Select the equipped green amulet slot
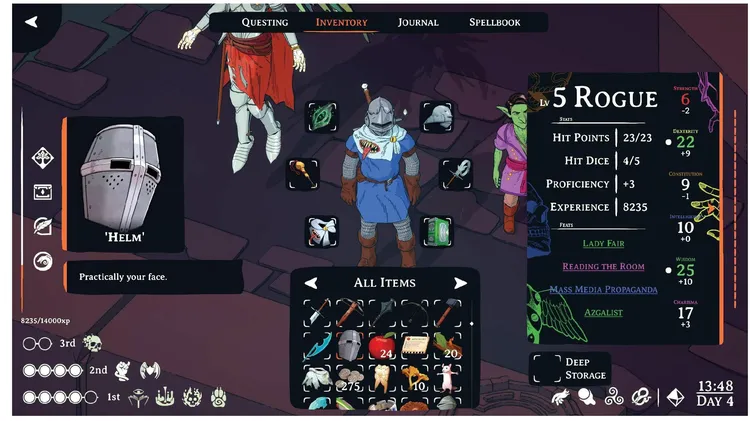This screenshot has width=750, height=421. pos(322,116)
